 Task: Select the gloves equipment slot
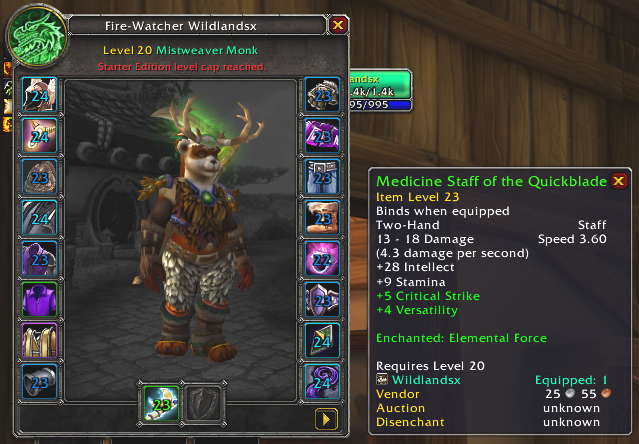pos(322,96)
